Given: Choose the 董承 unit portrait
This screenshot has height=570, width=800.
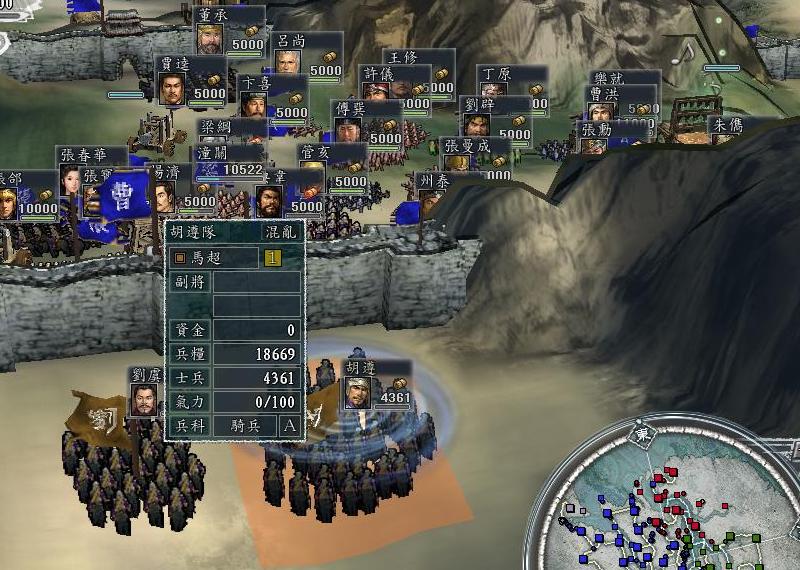Looking at the screenshot, I should pos(212,39).
